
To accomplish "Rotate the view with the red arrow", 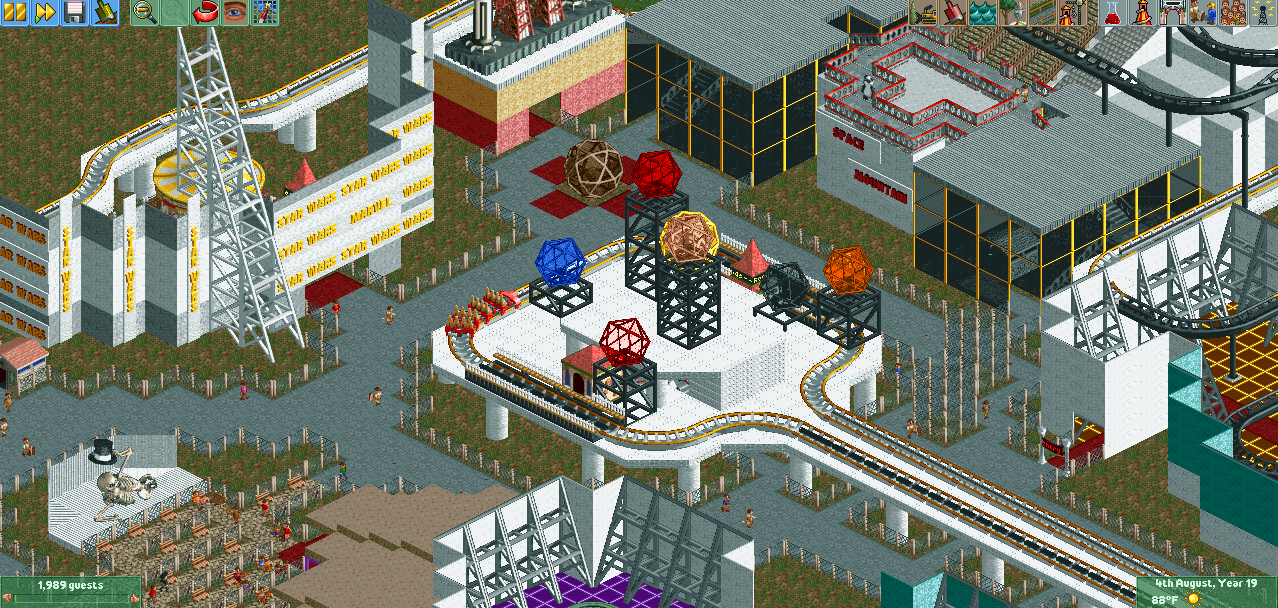I will pyautogui.click(x=205, y=13).
